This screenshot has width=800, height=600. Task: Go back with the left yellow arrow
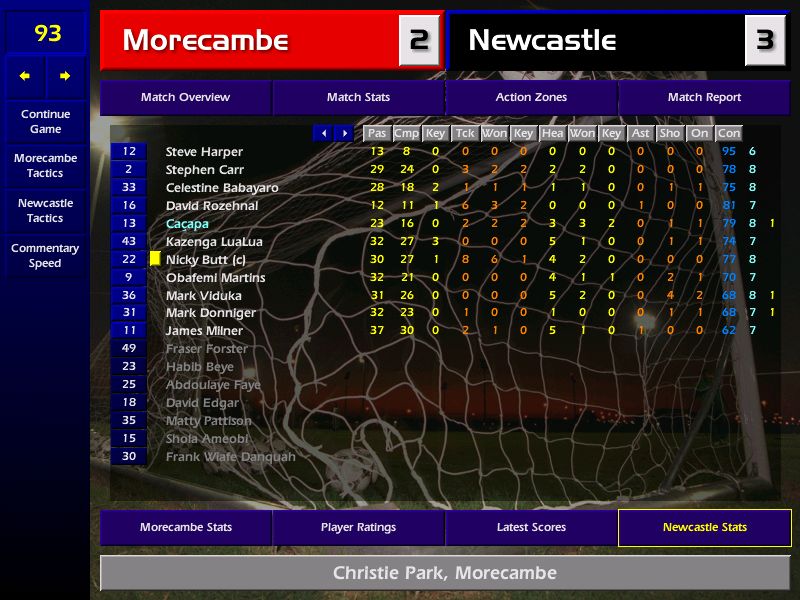(x=25, y=76)
